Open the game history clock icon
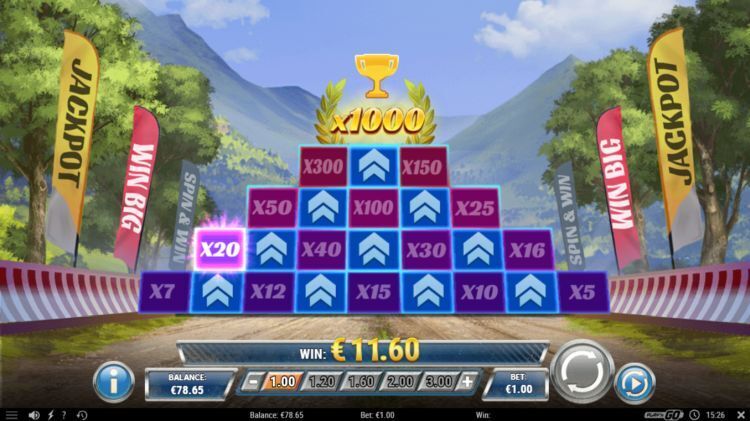This screenshot has width=750, height=421. point(82,414)
